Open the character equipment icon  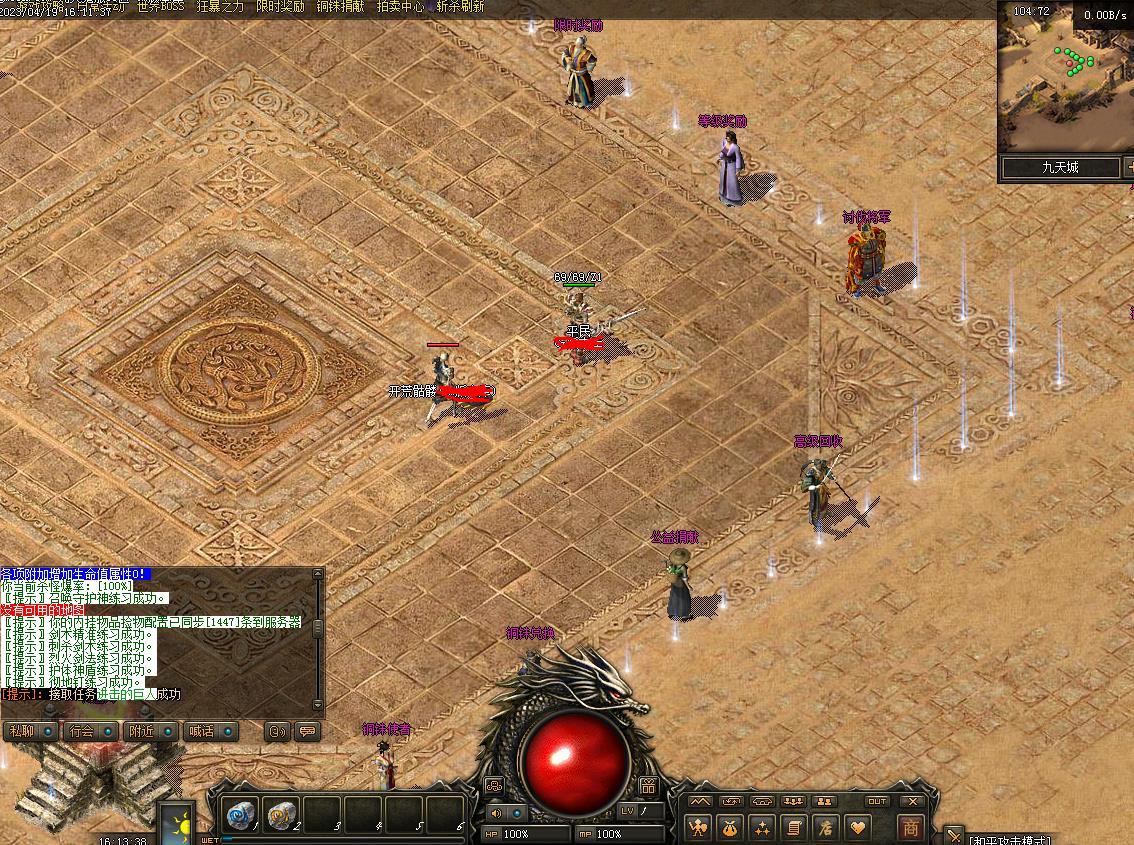point(698,828)
